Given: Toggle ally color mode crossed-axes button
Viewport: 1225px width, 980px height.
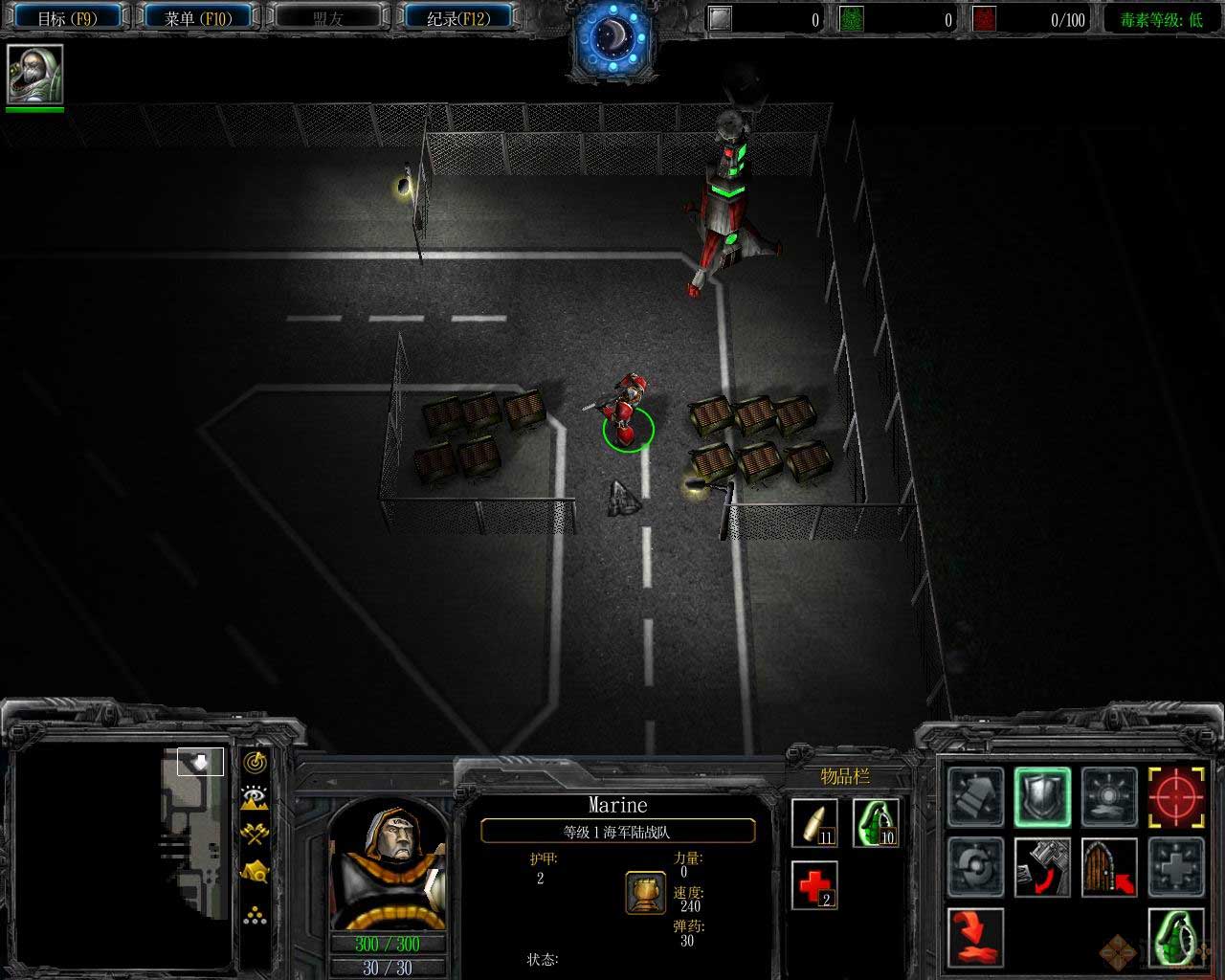Looking at the screenshot, I should pyautogui.click(x=255, y=834).
